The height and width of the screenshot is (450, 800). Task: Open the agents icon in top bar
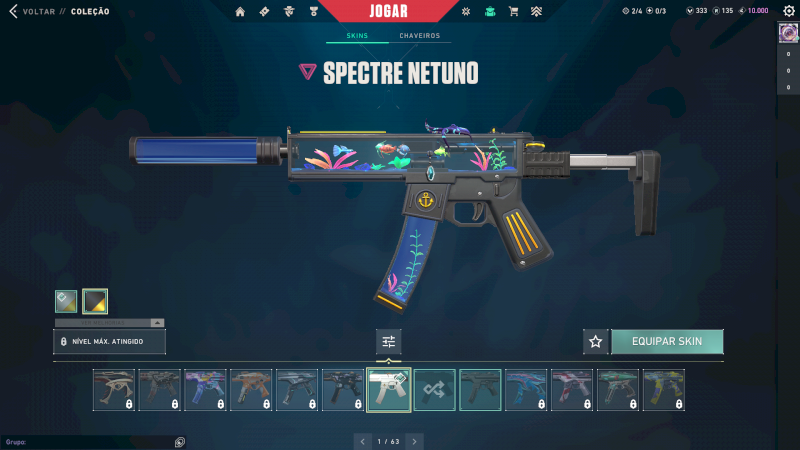click(288, 11)
